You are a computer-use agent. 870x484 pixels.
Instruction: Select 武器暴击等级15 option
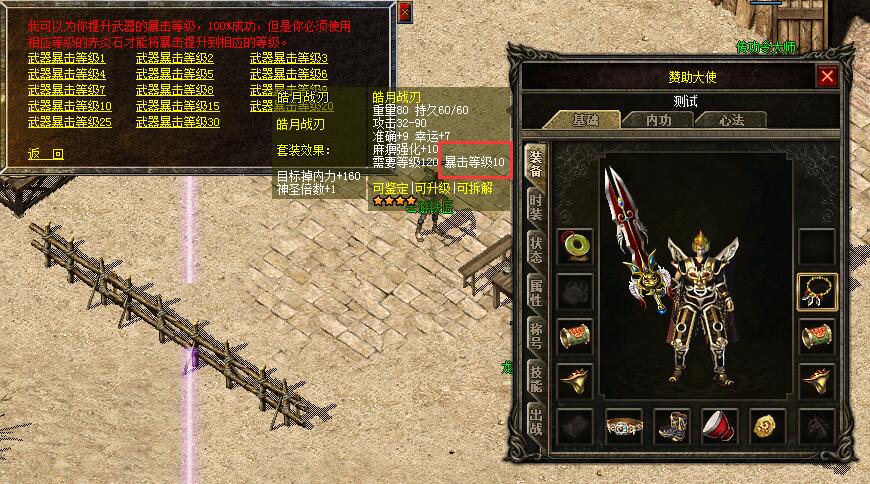tap(178, 106)
